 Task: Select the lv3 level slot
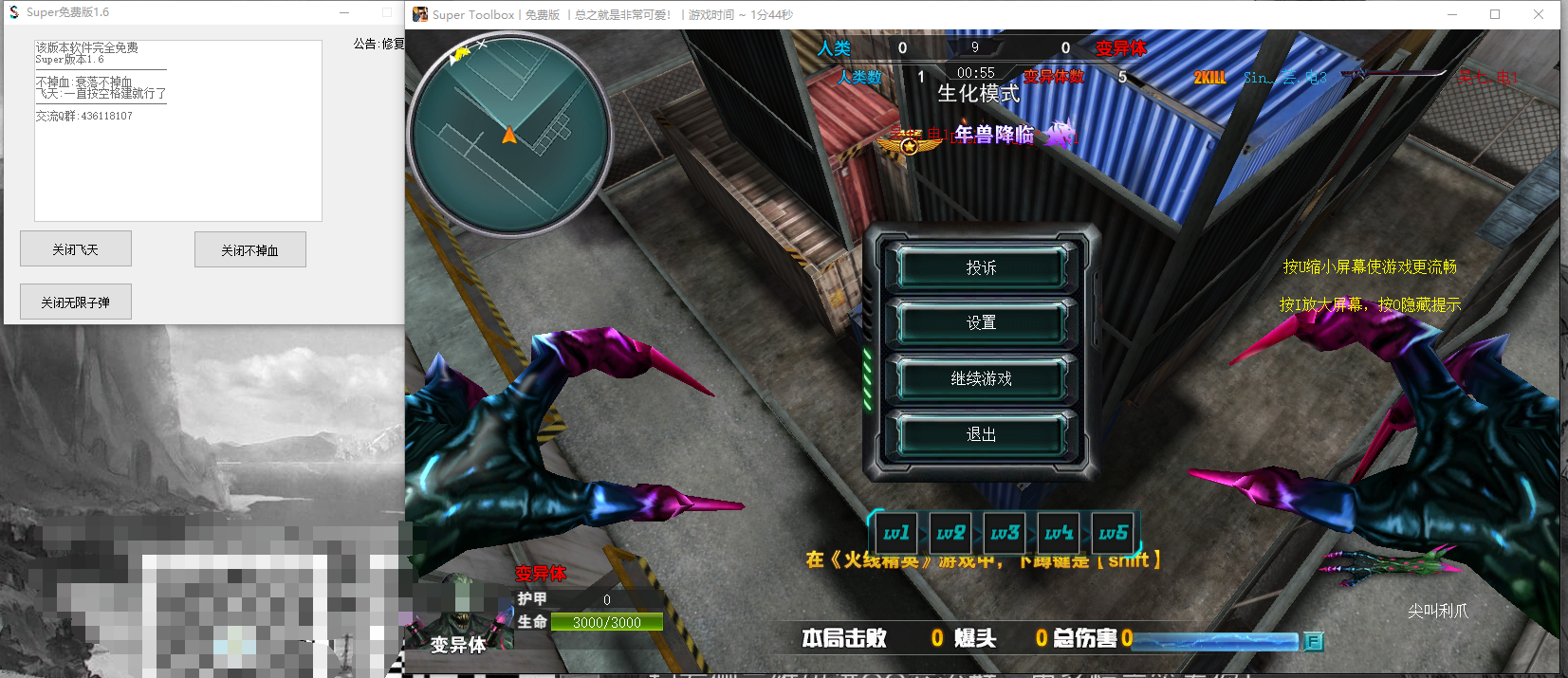pos(1005,534)
